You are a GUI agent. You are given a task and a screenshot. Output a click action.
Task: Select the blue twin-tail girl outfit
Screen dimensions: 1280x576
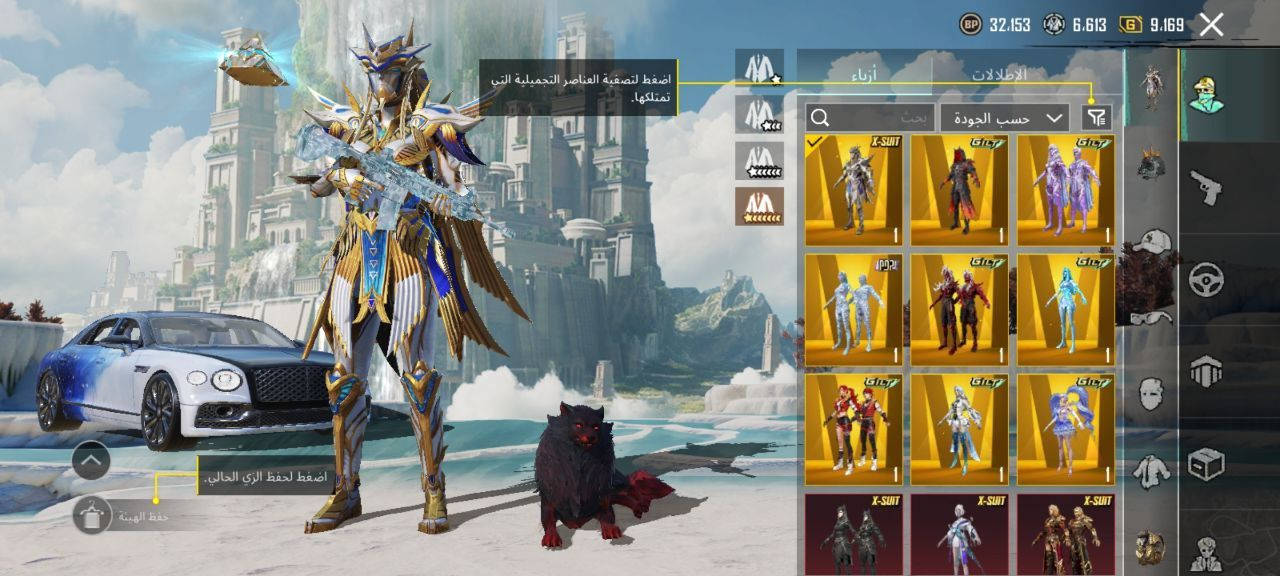1065,429
